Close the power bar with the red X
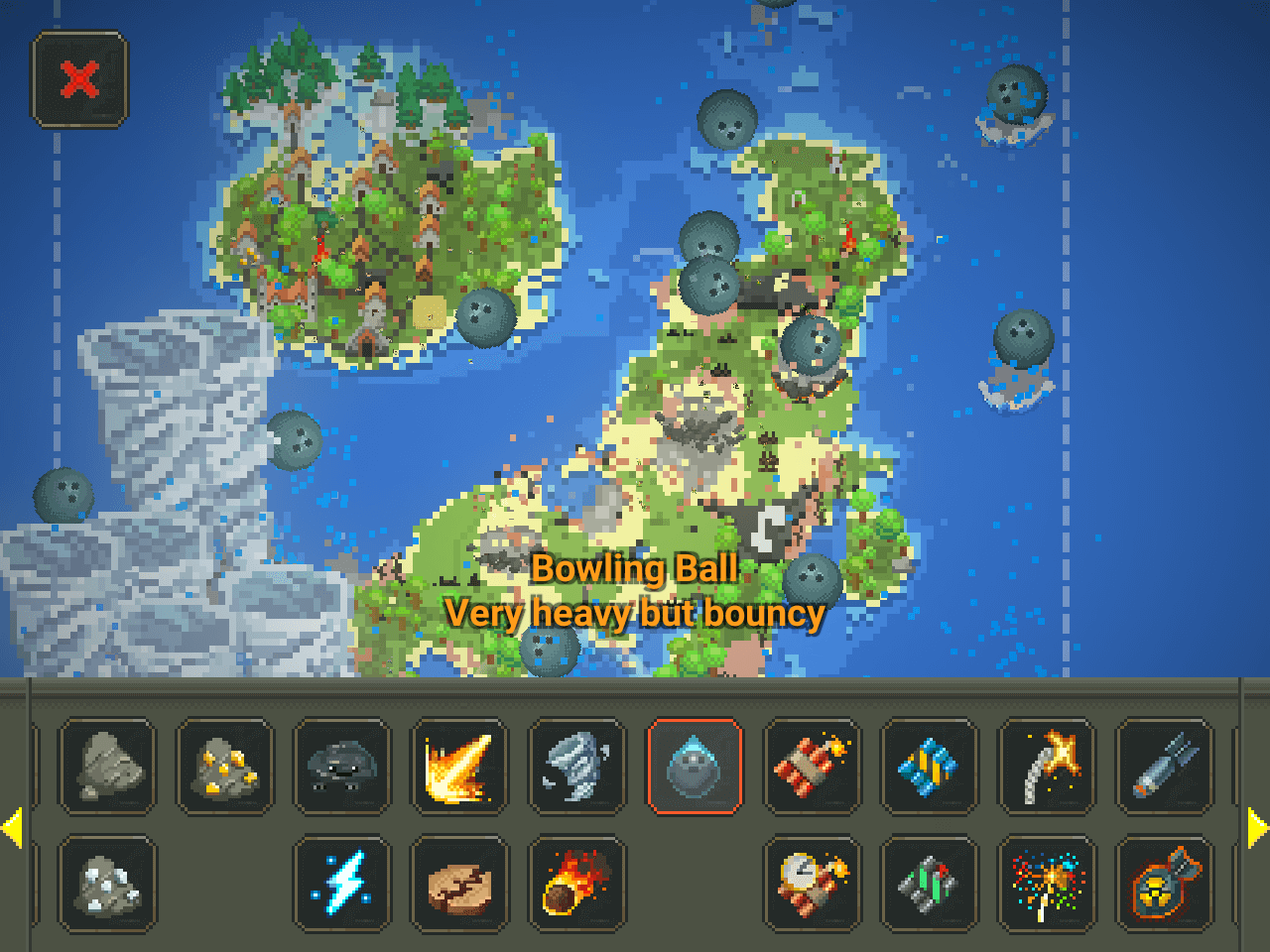This screenshot has width=1270, height=952. [80, 79]
